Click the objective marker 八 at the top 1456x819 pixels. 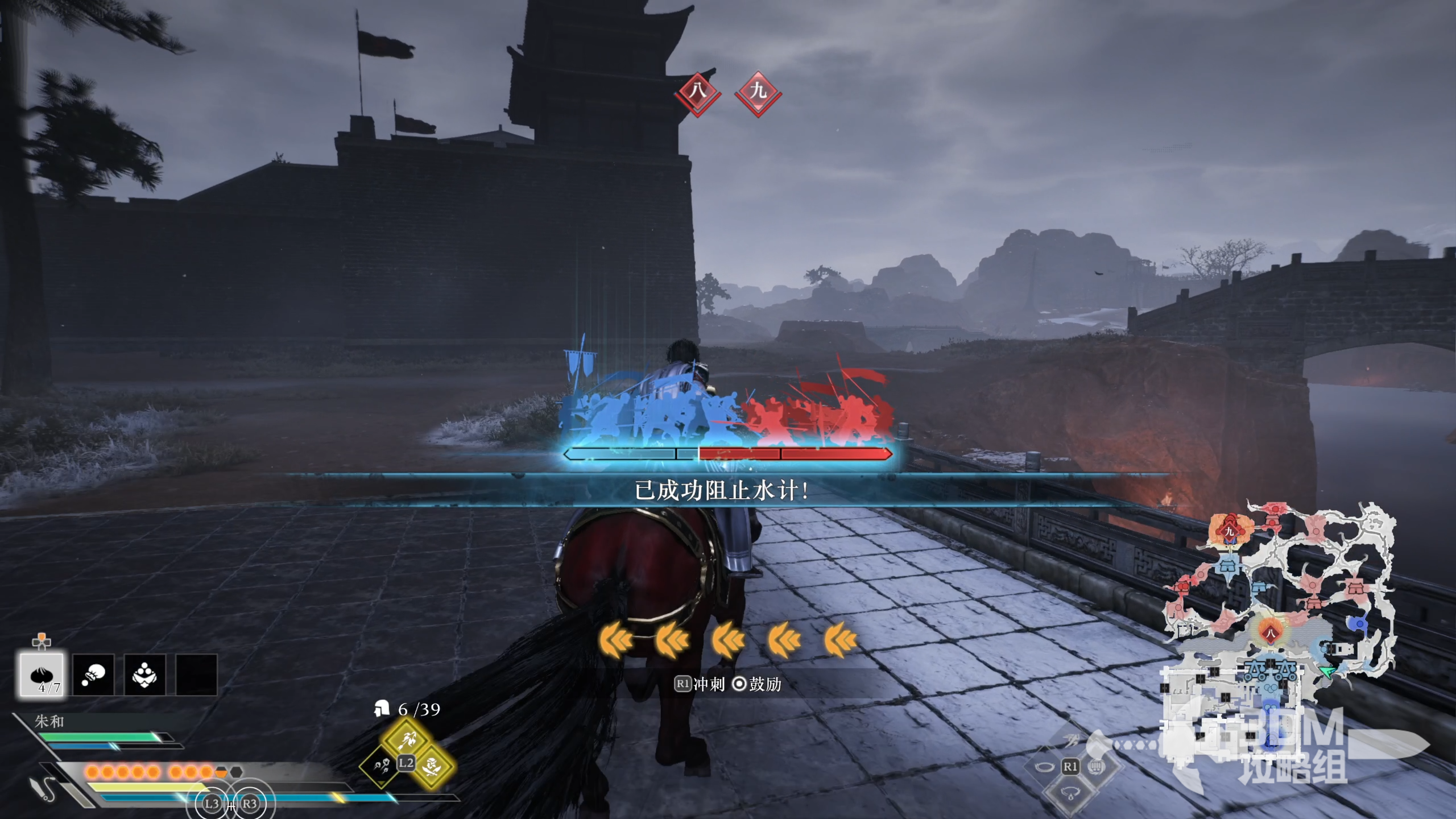click(x=697, y=92)
